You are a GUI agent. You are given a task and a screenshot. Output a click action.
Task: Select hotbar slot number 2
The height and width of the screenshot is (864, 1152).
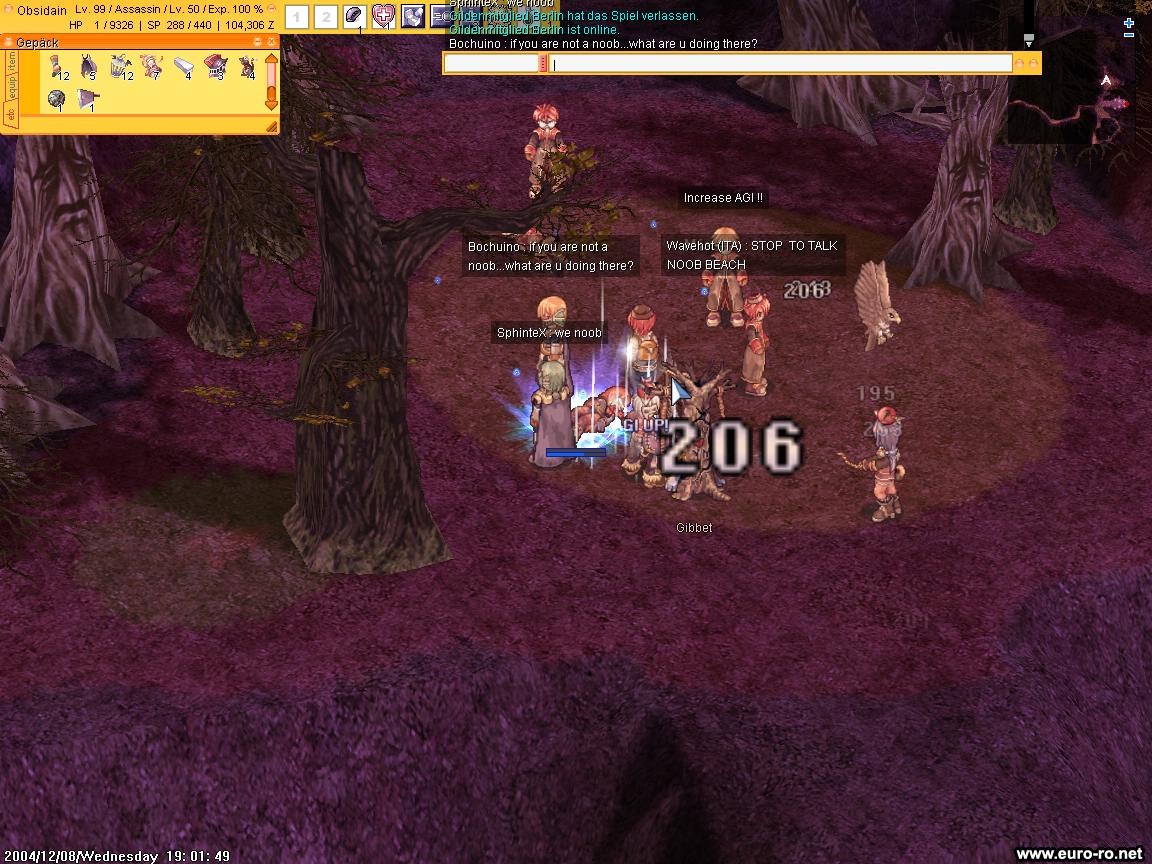325,17
